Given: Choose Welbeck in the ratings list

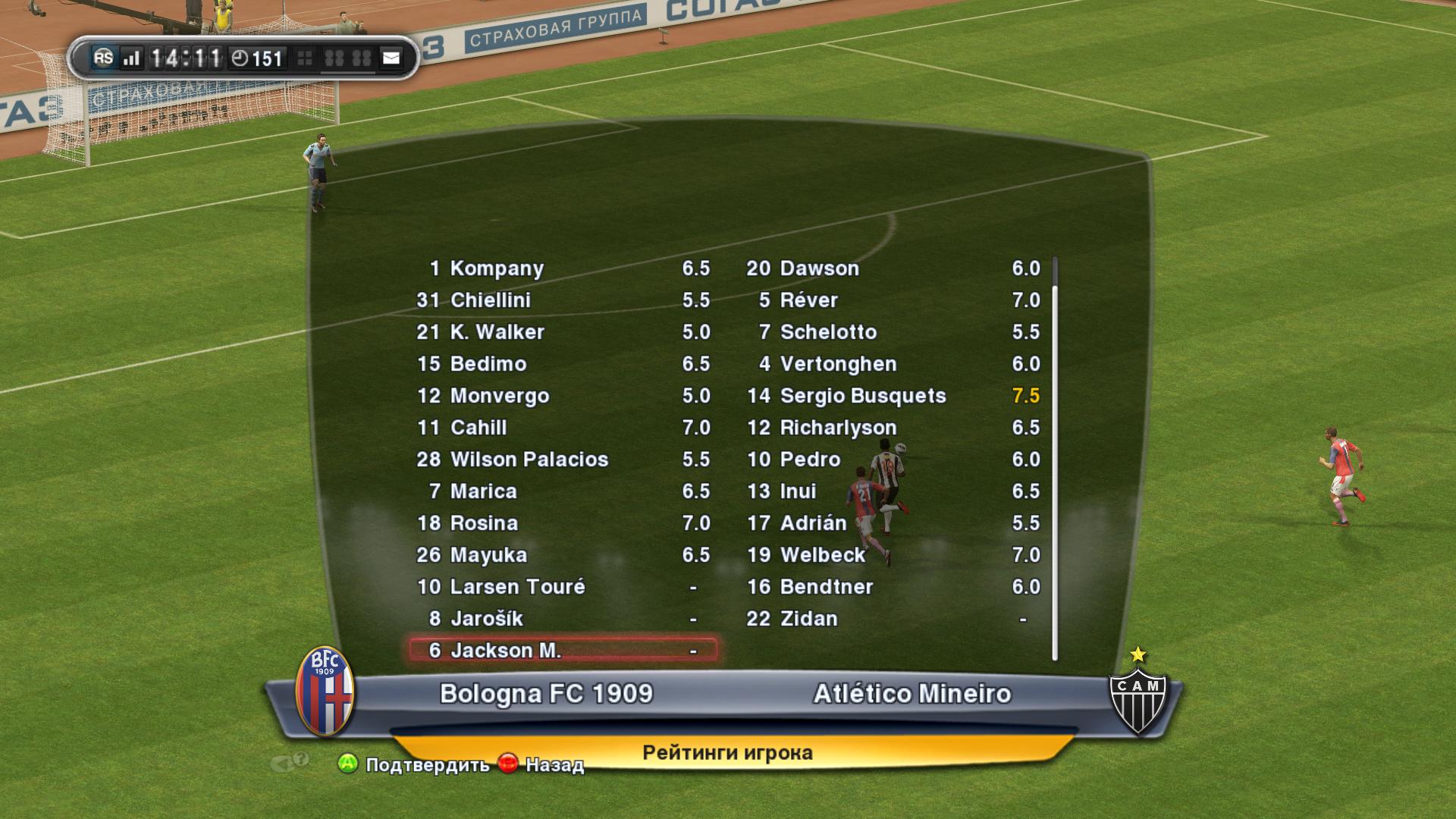Looking at the screenshot, I should (892, 555).
